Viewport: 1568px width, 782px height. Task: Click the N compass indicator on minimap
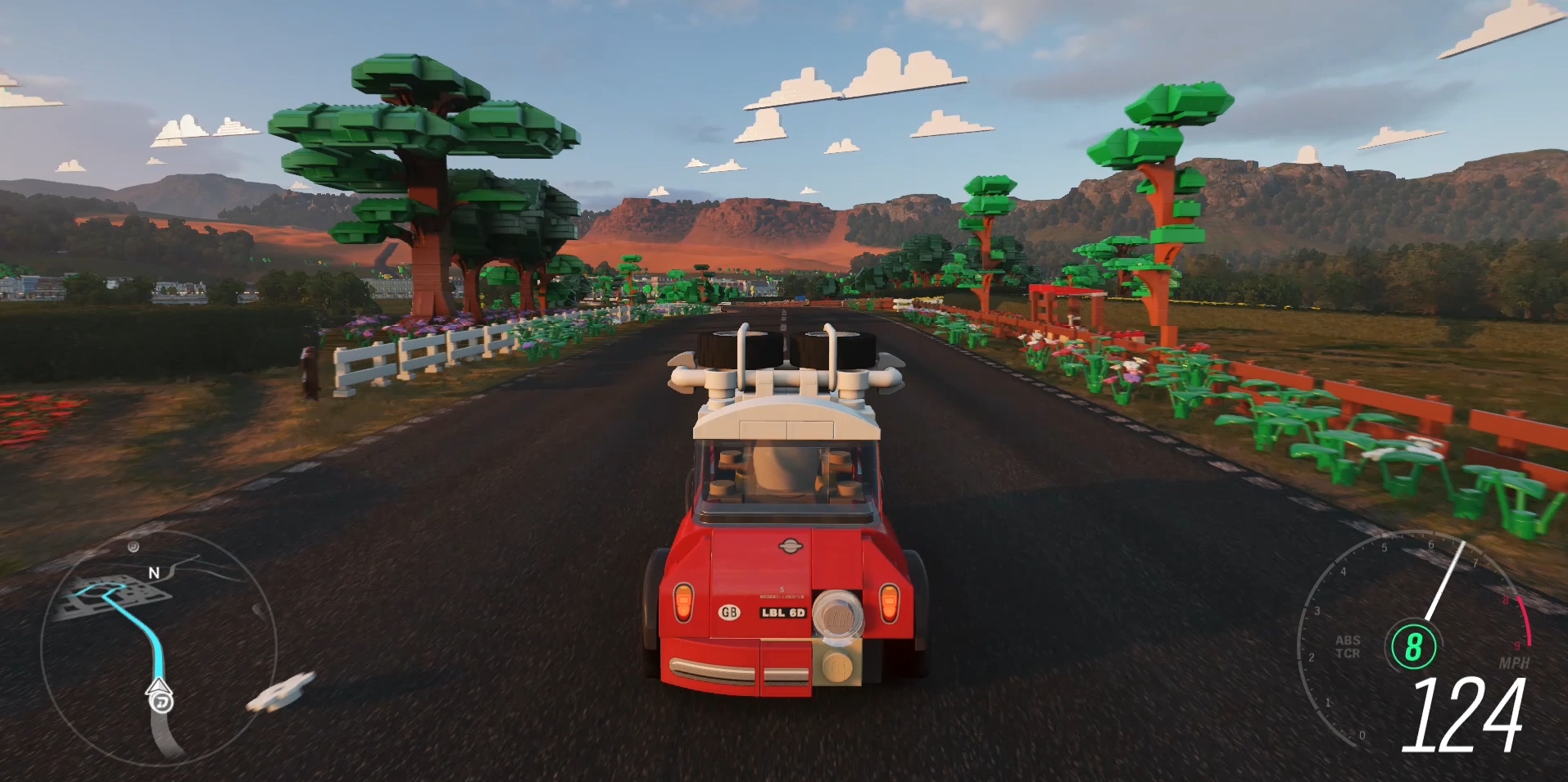(x=153, y=572)
